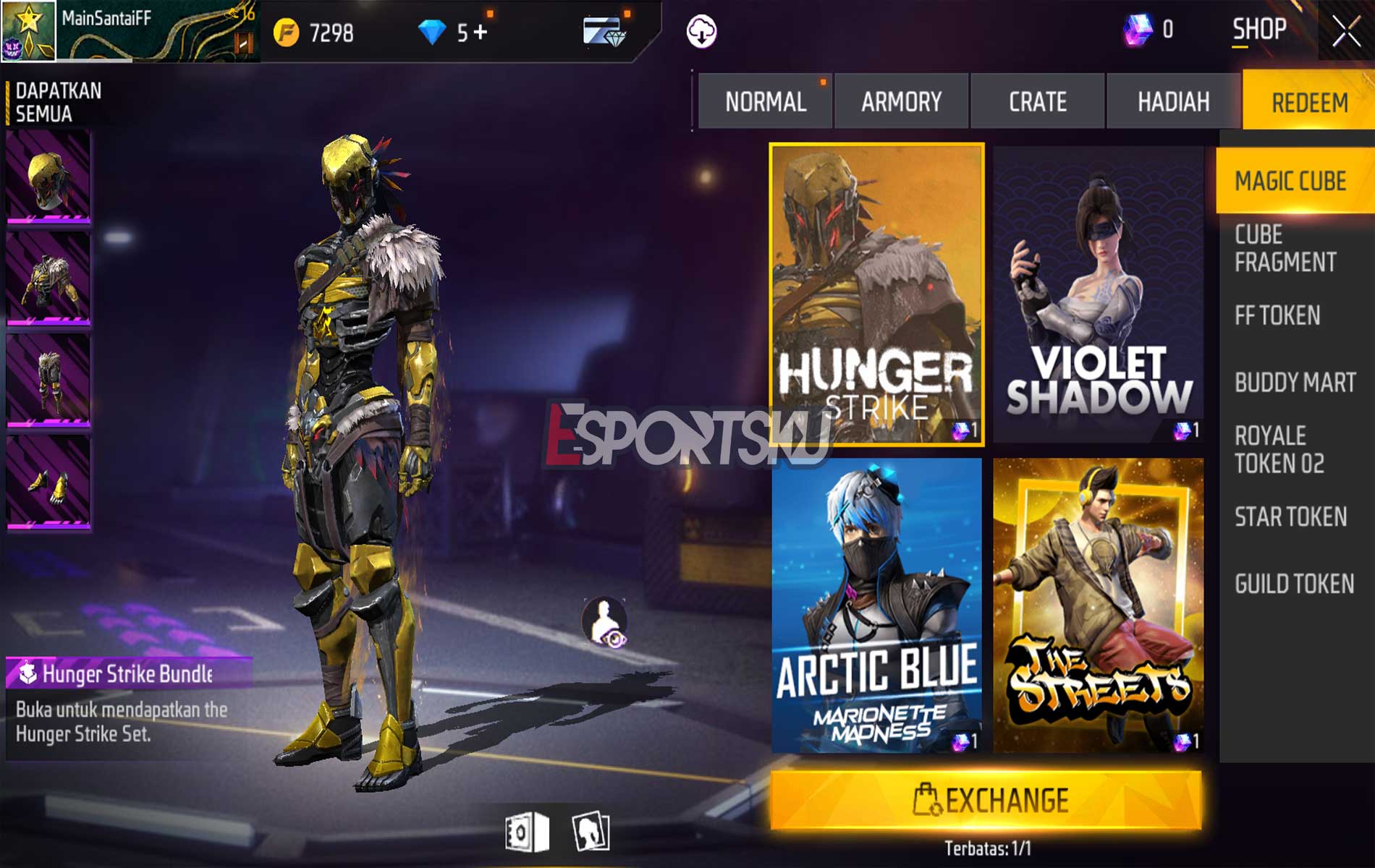The height and width of the screenshot is (868, 1375).
Task: Switch to the CRATE tab
Action: coord(1036,102)
